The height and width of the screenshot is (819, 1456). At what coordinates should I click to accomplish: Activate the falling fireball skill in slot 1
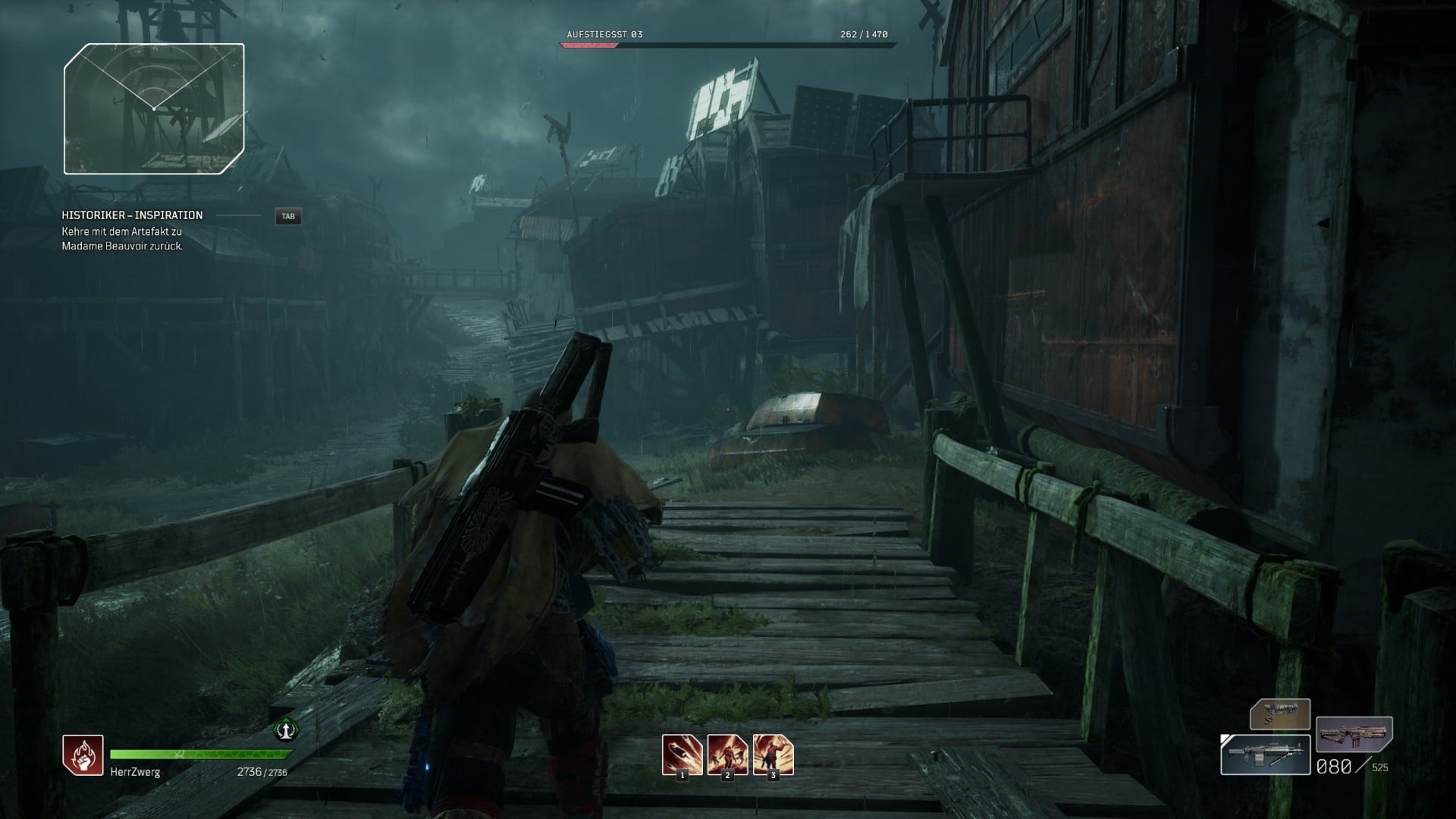pyautogui.click(x=682, y=755)
